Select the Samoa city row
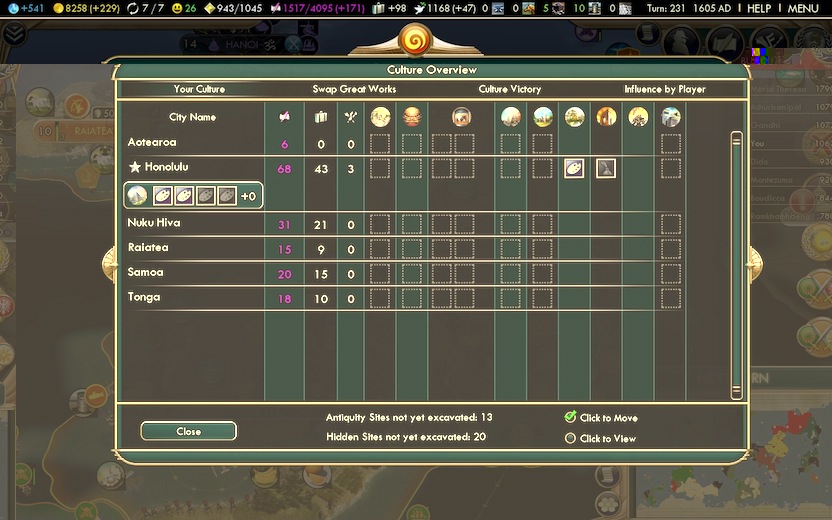The image size is (832, 520). point(145,272)
